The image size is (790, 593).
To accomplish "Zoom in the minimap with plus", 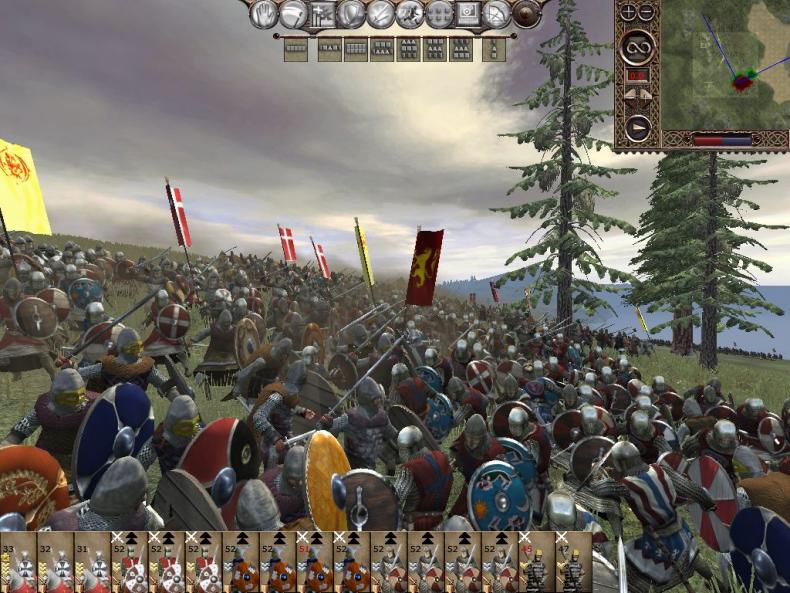I will [628, 12].
